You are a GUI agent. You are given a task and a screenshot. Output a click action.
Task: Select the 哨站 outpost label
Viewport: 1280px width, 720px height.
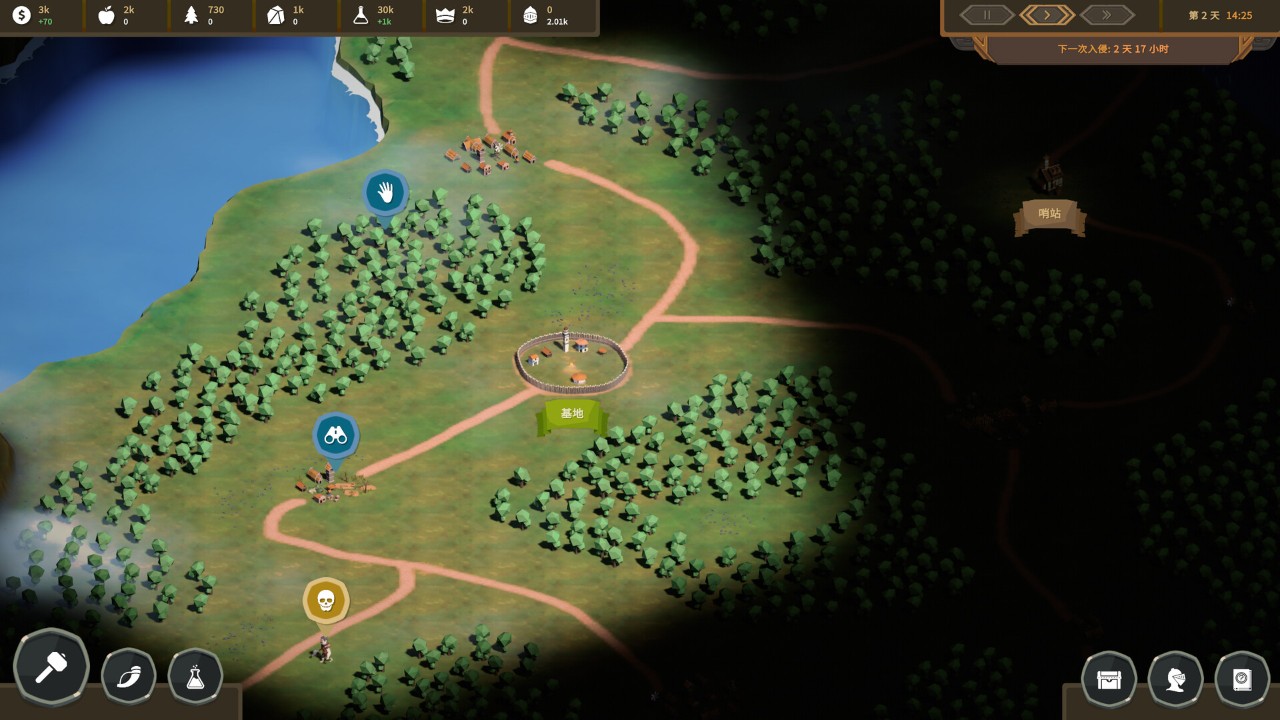(1050, 214)
